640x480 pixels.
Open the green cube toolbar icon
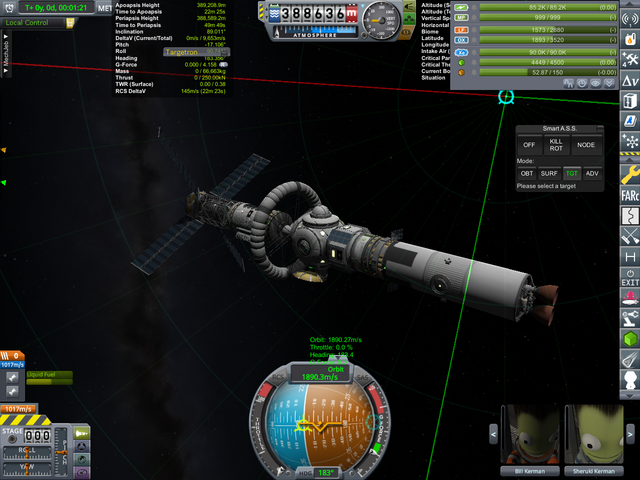tap(630, 338)
